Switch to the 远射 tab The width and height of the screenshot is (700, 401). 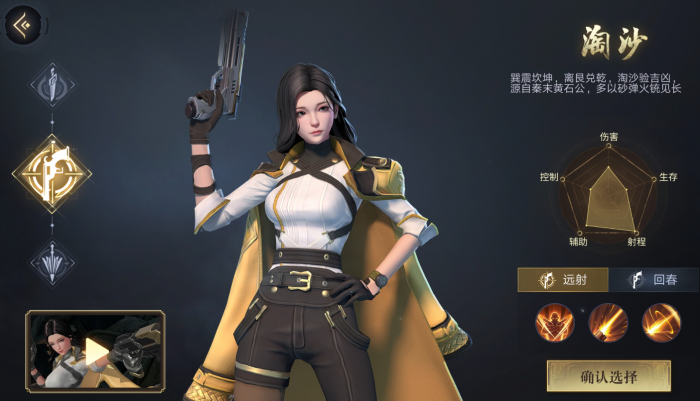(x=562, y=280)
